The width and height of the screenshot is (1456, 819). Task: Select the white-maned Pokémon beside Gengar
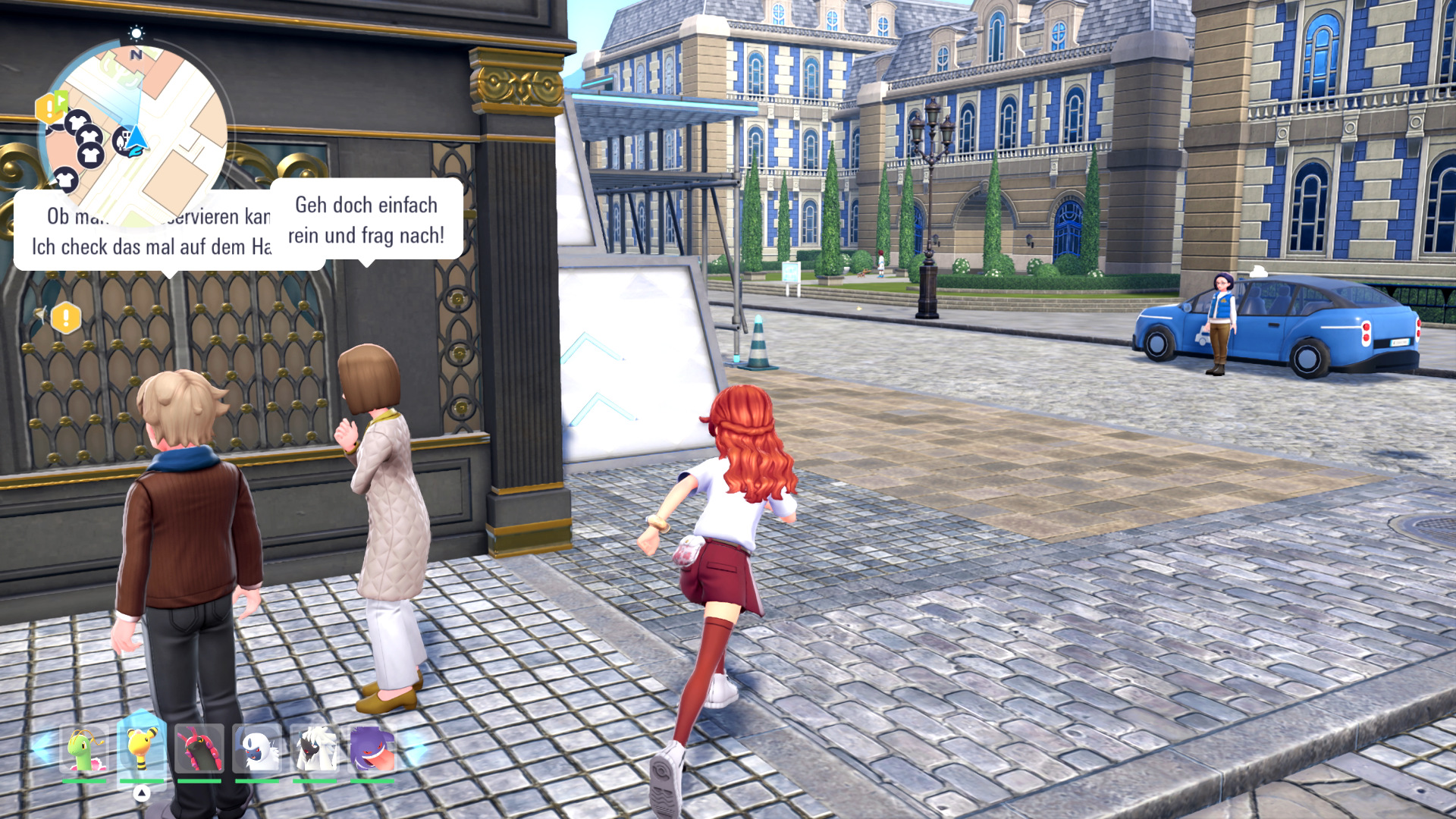[315, 748]
